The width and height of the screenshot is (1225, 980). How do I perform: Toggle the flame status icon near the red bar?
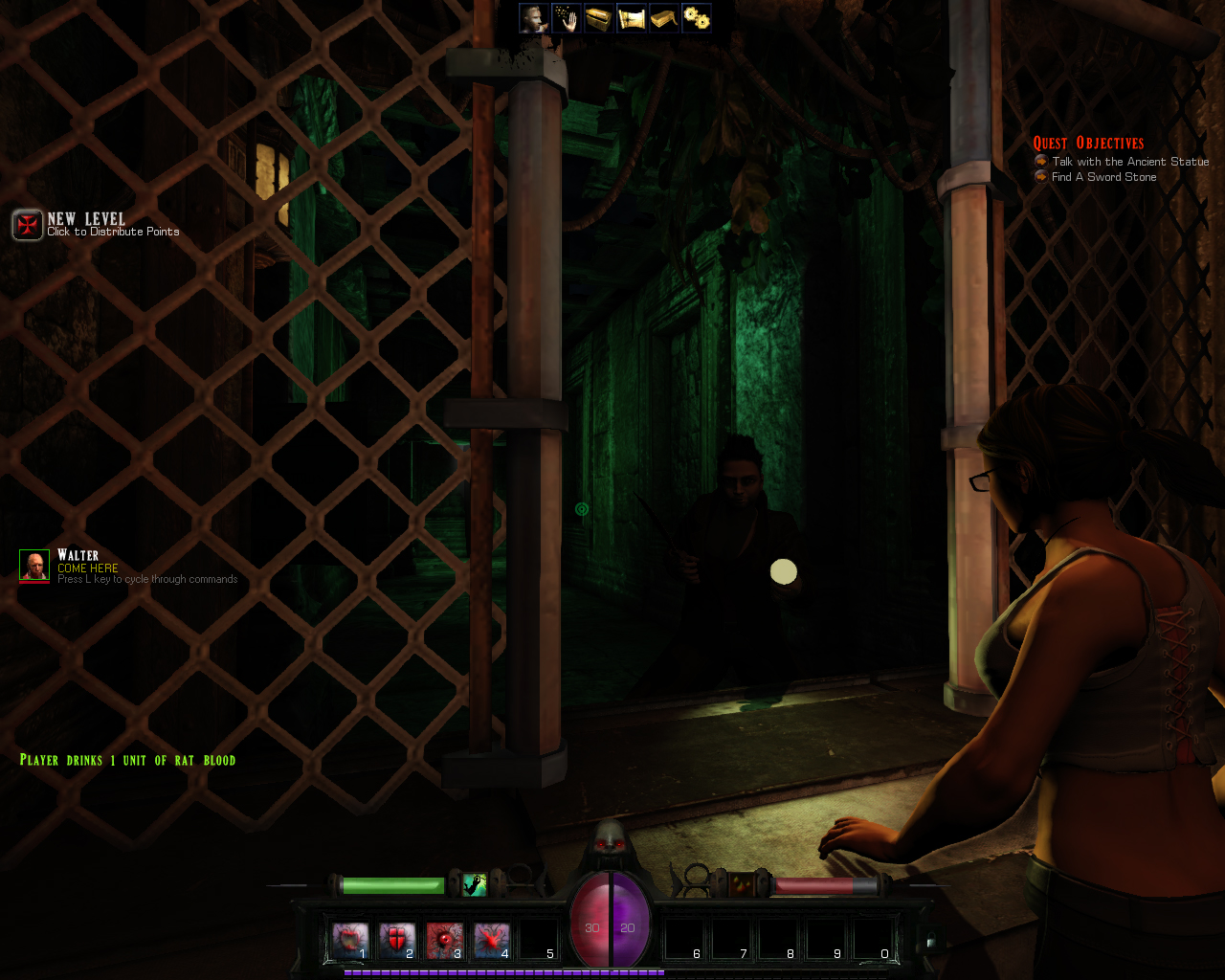(743, 883)
